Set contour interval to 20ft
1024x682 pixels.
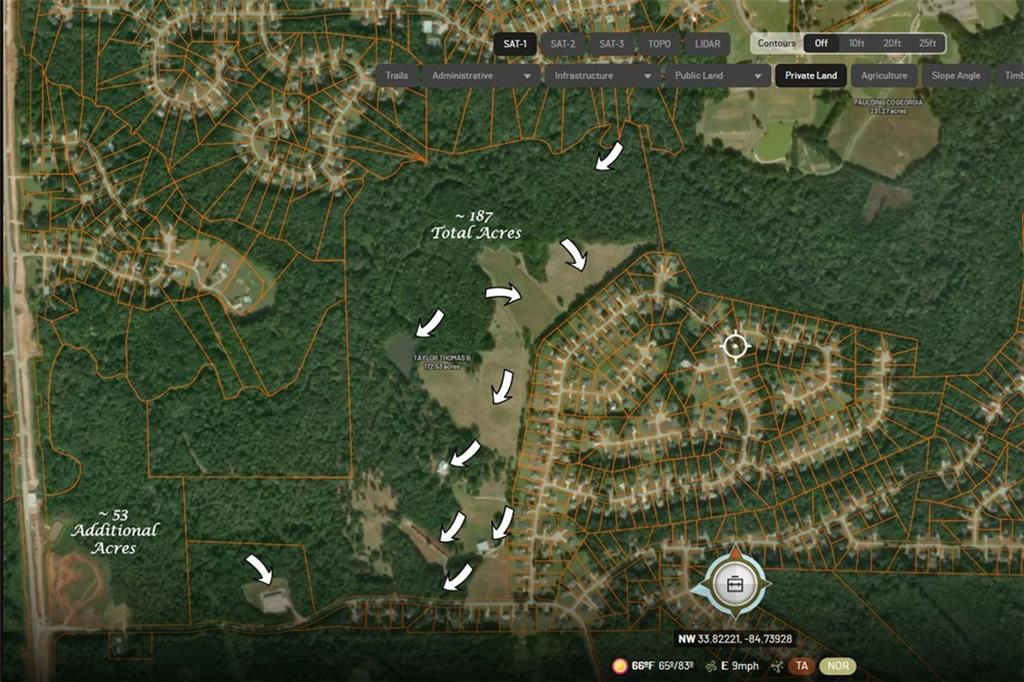point(890,44)
